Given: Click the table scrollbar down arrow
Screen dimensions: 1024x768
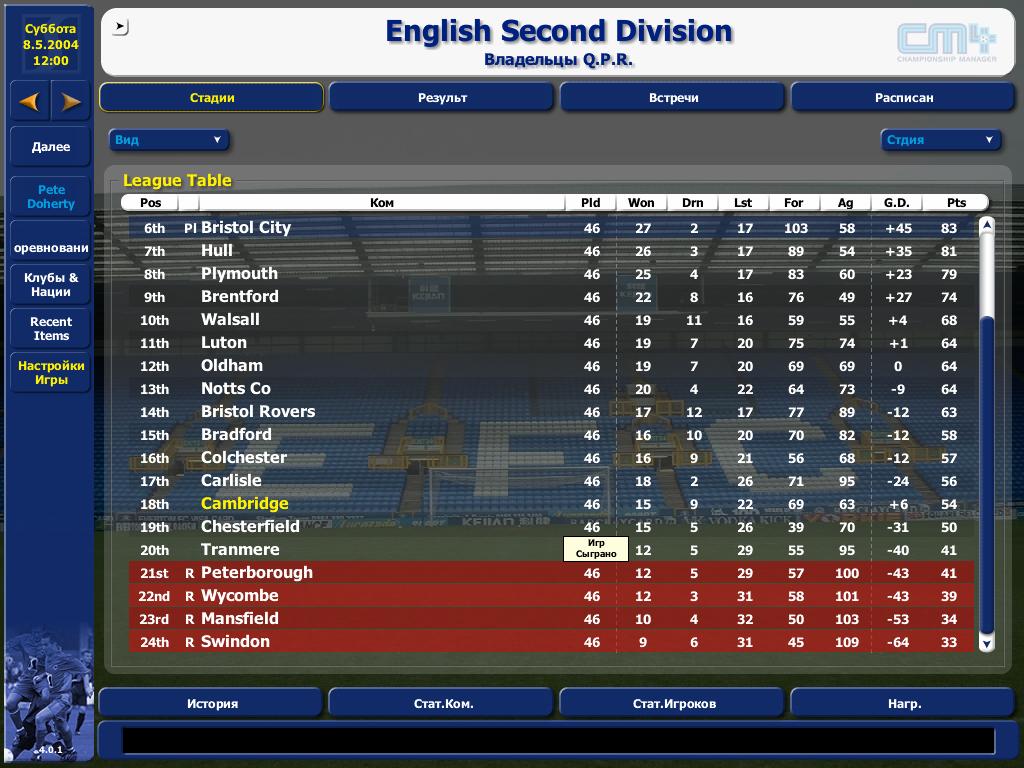Looking at the screenshot, I should 986,644.
